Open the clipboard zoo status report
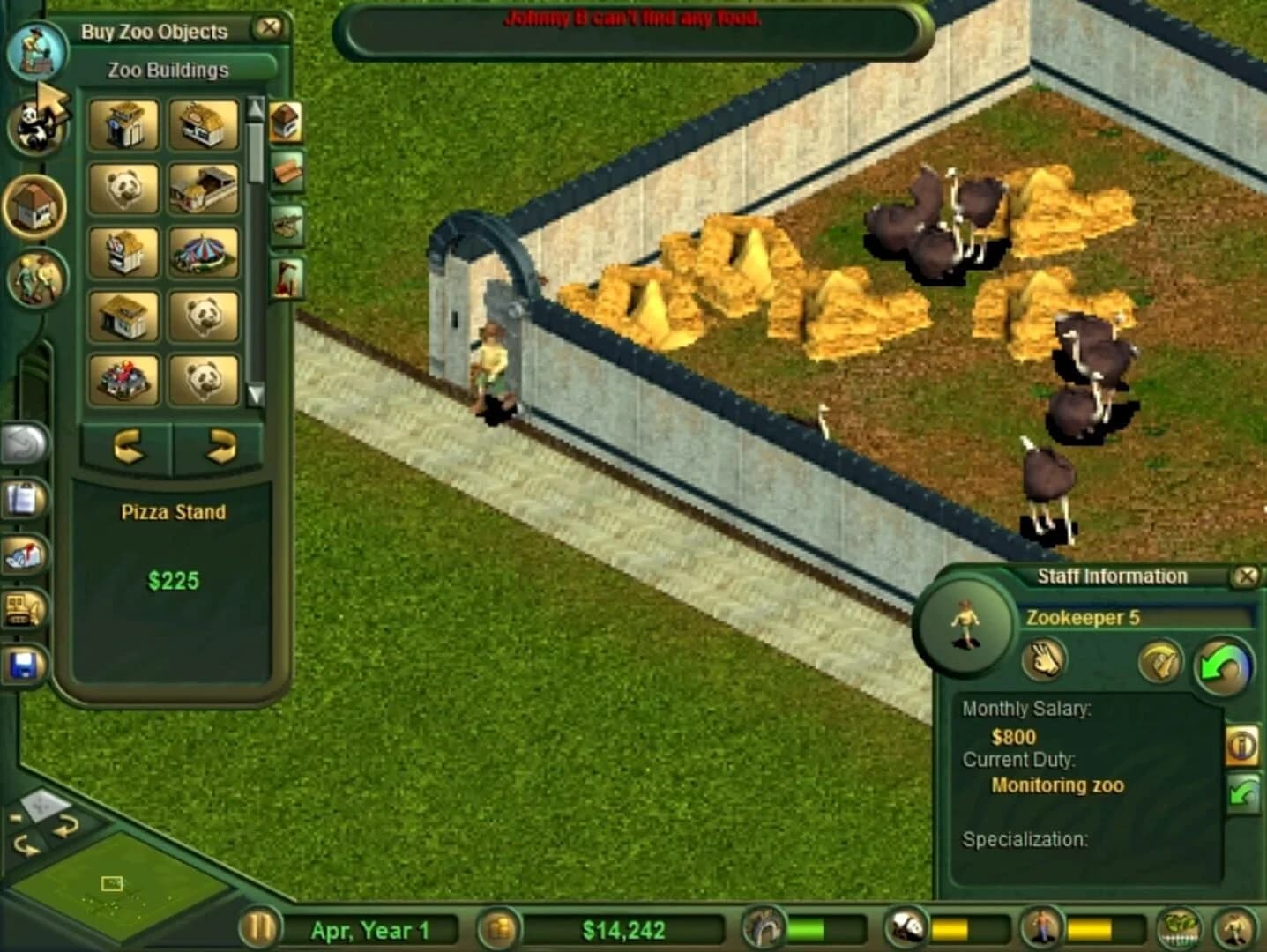The height and width of the screenshot is (952, 1267). 23,500
